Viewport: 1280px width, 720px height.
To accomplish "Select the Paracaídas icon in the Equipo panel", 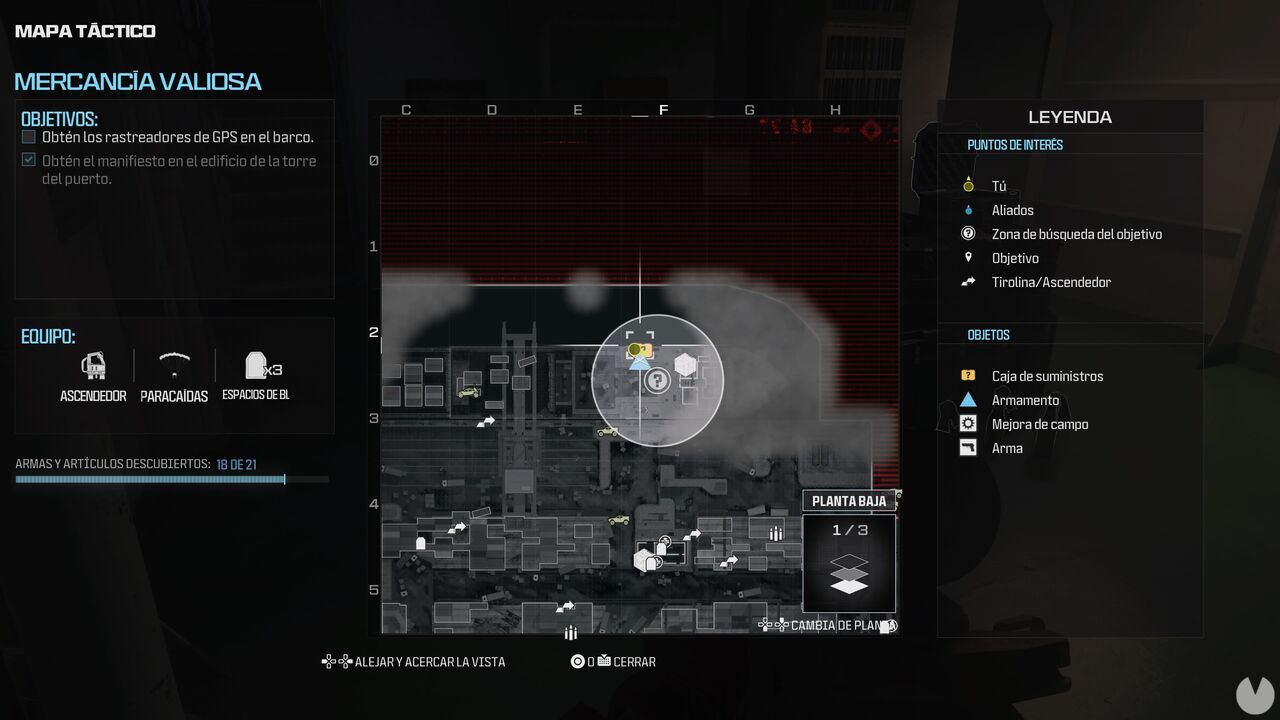I will pyautogui.click(x=174, y=365).
